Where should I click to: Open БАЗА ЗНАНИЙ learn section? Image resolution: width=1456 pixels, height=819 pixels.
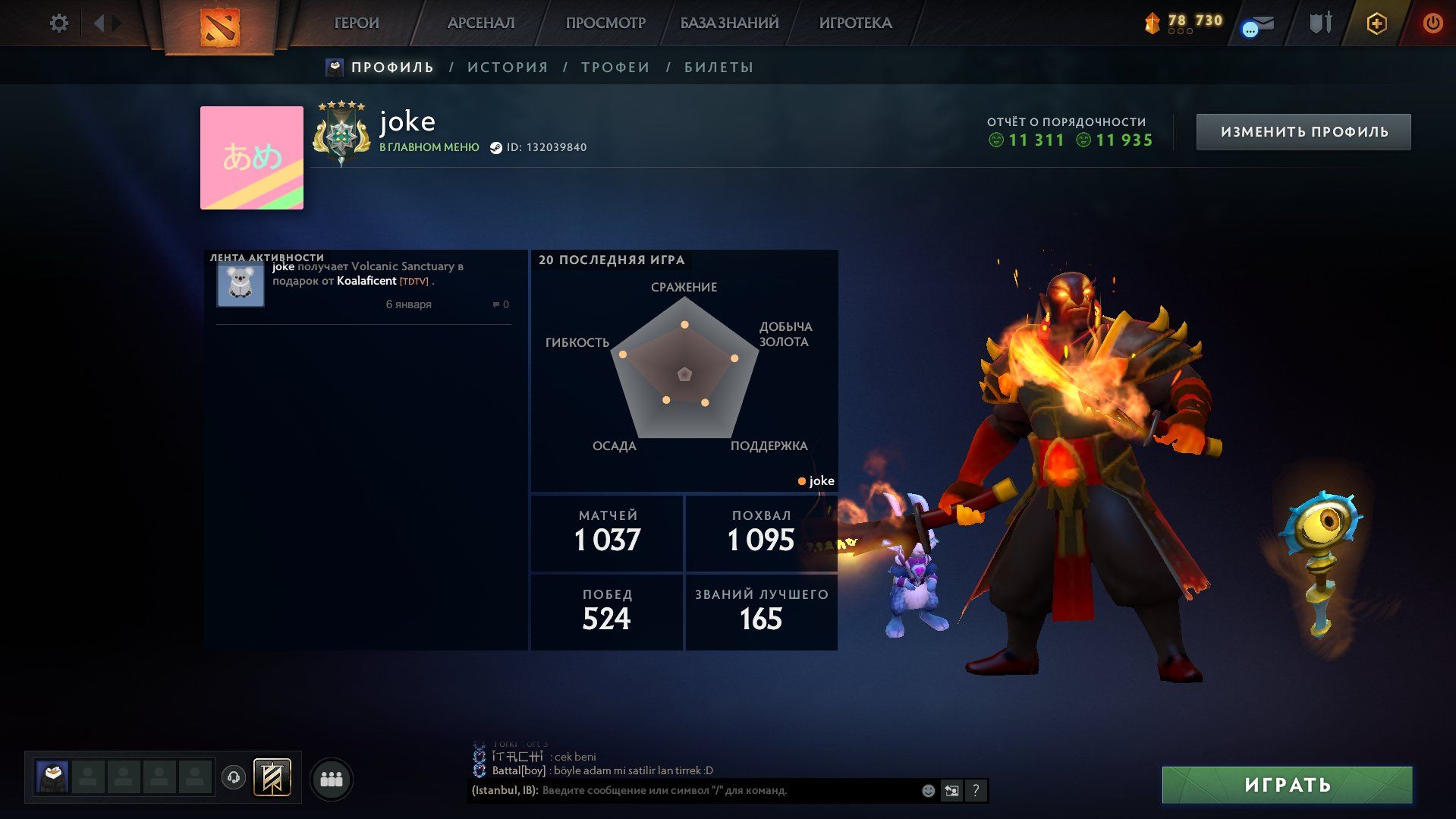(729, 23)
